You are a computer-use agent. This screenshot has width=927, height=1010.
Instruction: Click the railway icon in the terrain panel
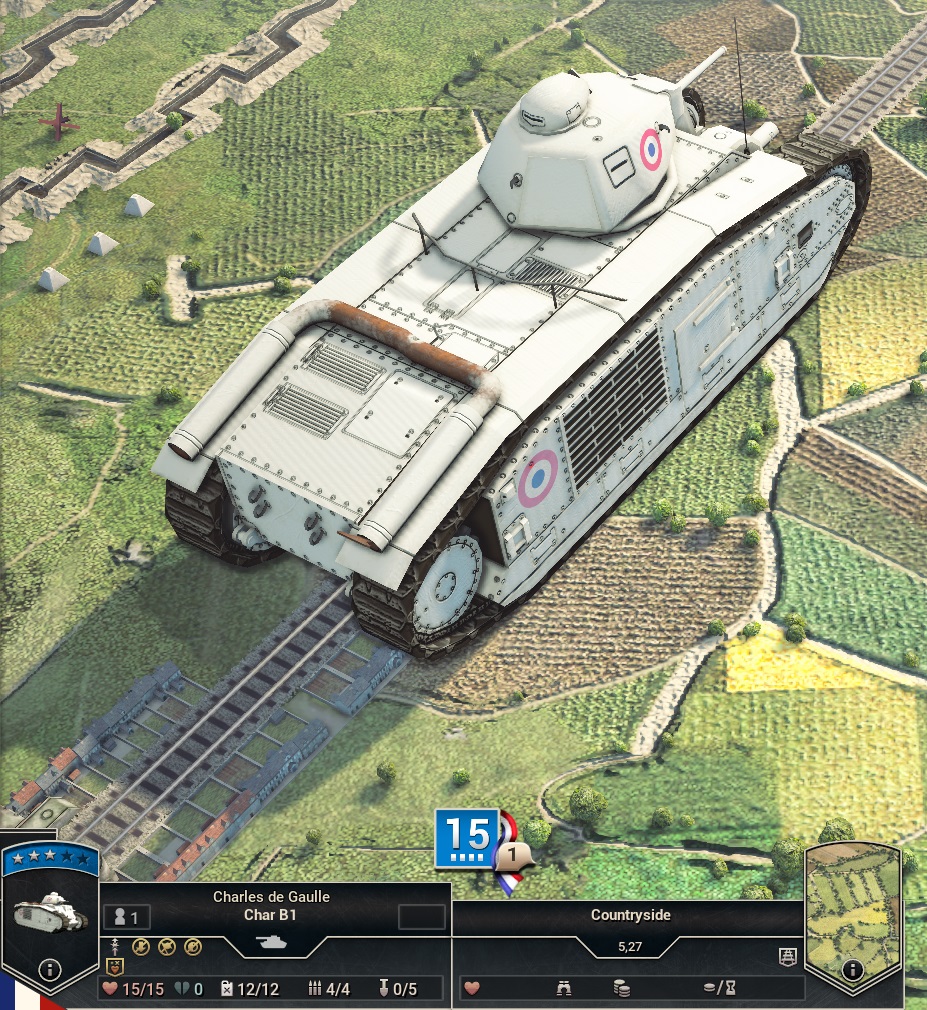point(788,958)
